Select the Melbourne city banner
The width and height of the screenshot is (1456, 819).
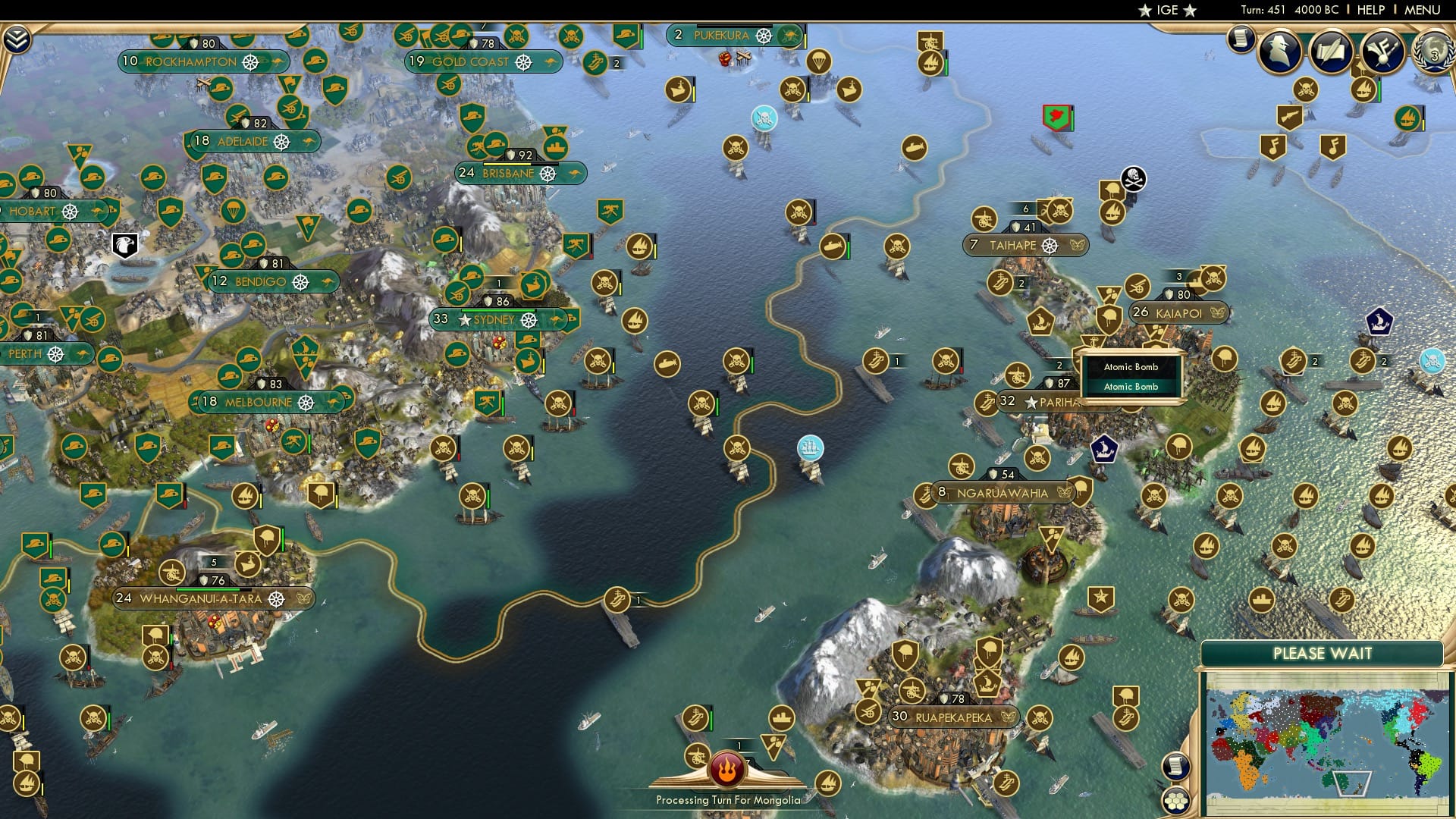(260, 403)
